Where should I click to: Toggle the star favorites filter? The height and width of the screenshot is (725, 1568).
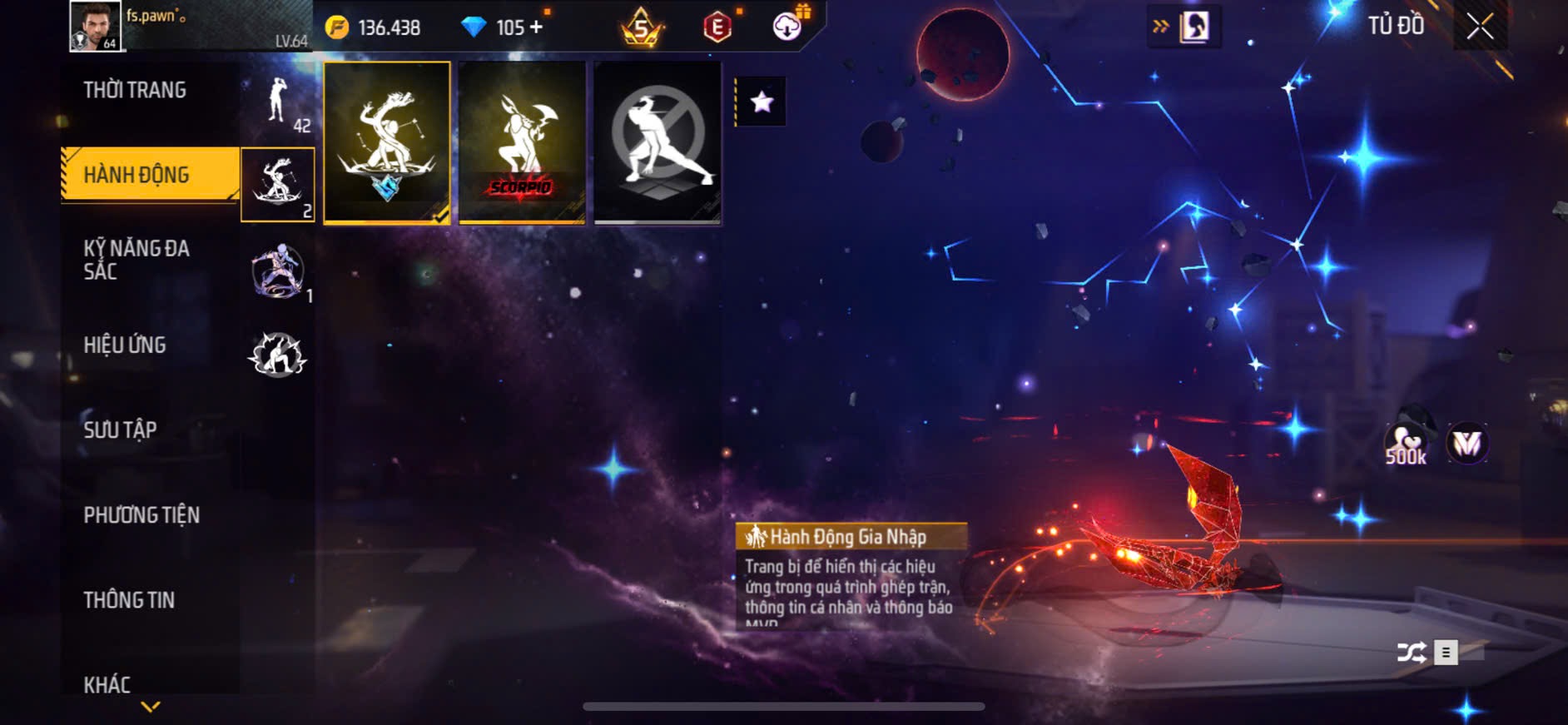pyautogui.click(x=762, y=102)
